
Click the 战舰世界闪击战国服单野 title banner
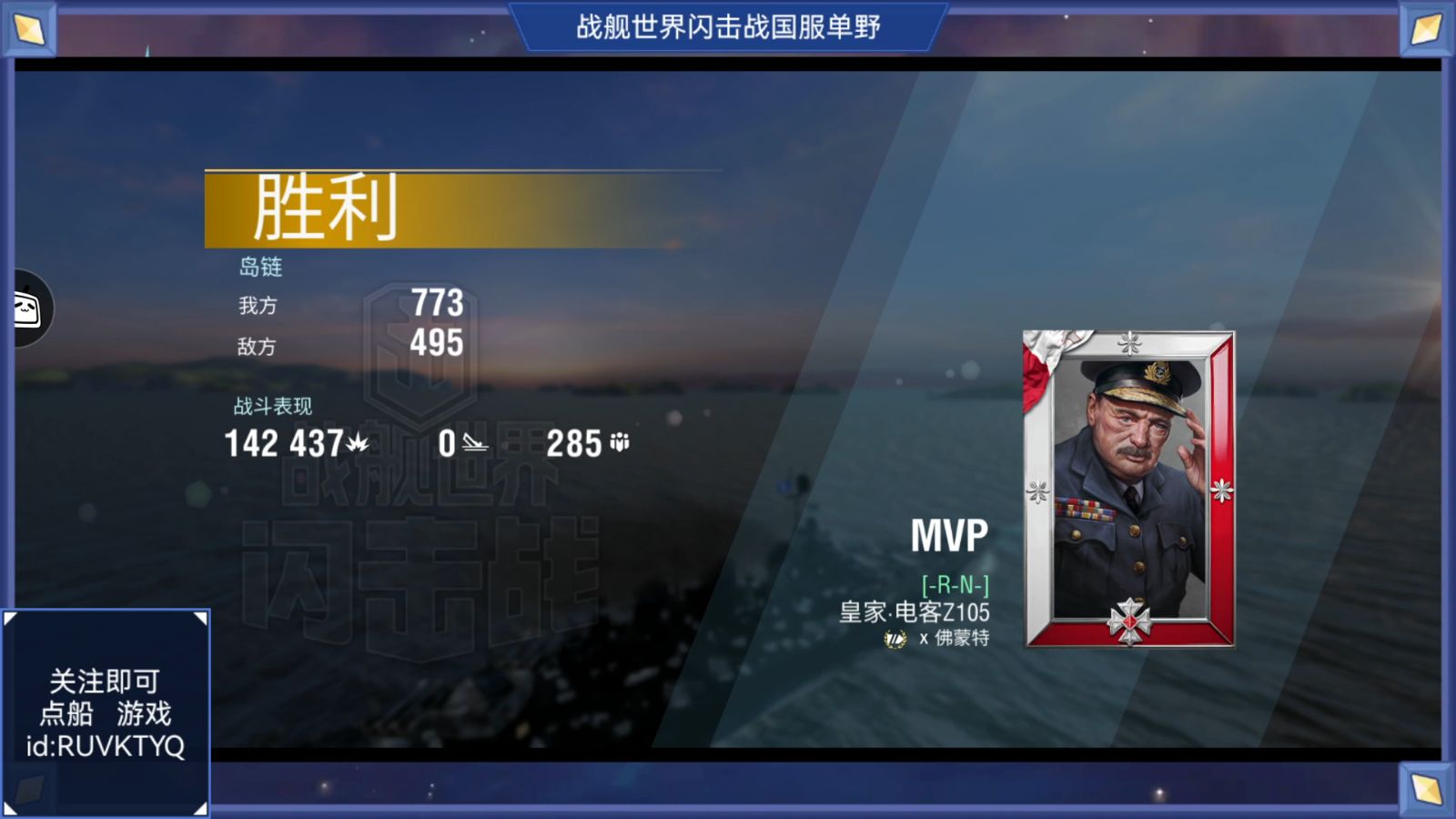pos(728,25)
